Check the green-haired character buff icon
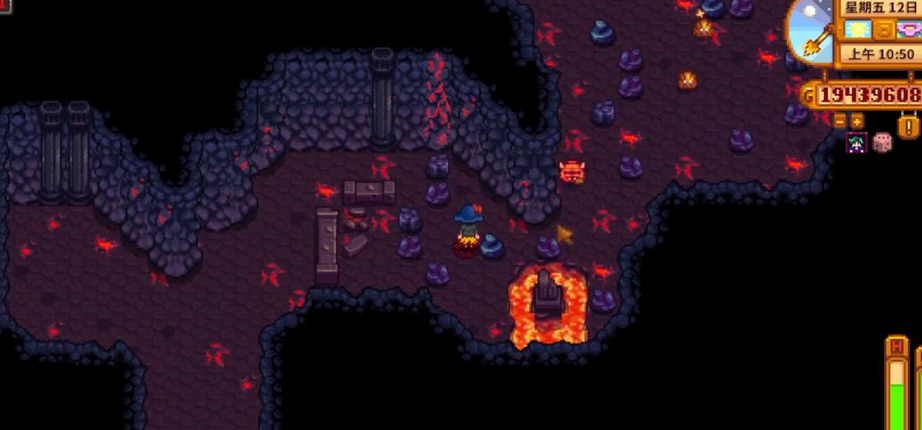This screenshot has width=922, height=430. [x=857, y=143]
